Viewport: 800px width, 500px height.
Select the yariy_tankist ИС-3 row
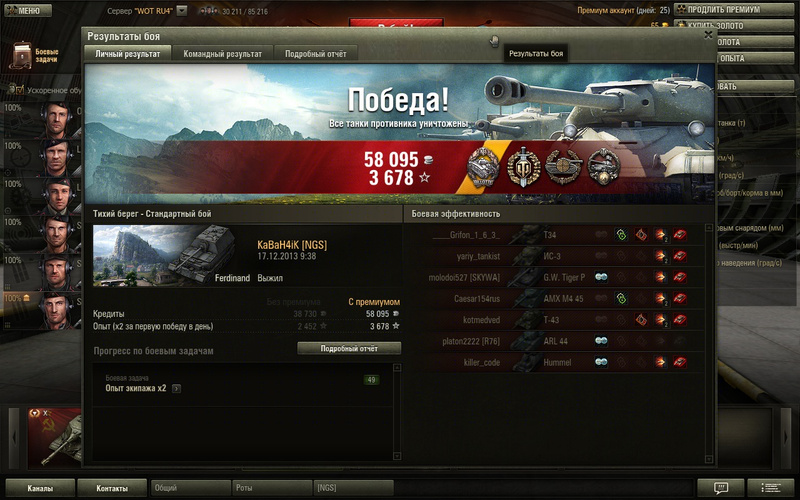click(x=556, y=255)
